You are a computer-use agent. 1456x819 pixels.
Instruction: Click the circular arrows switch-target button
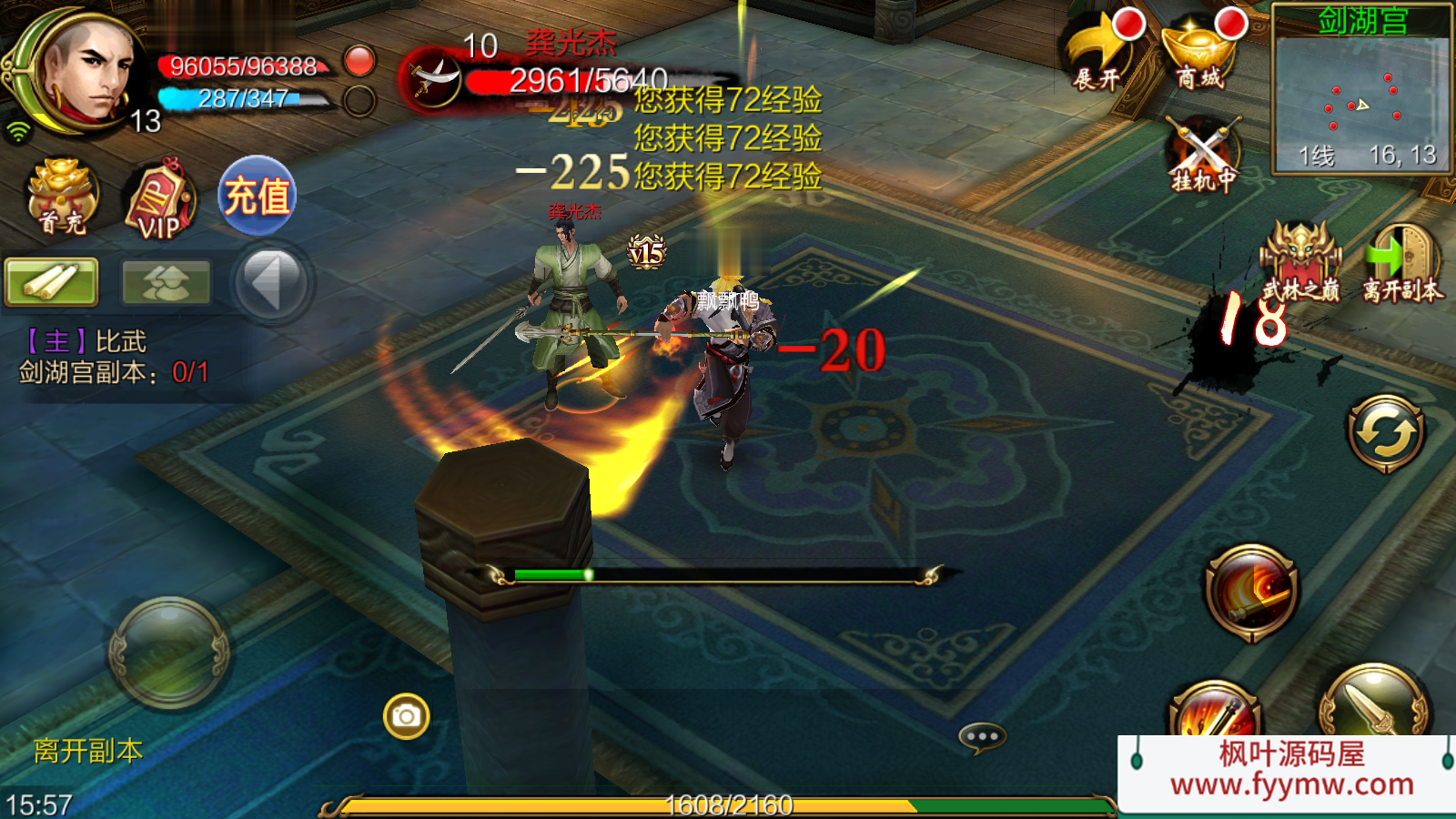point(1386,433)
